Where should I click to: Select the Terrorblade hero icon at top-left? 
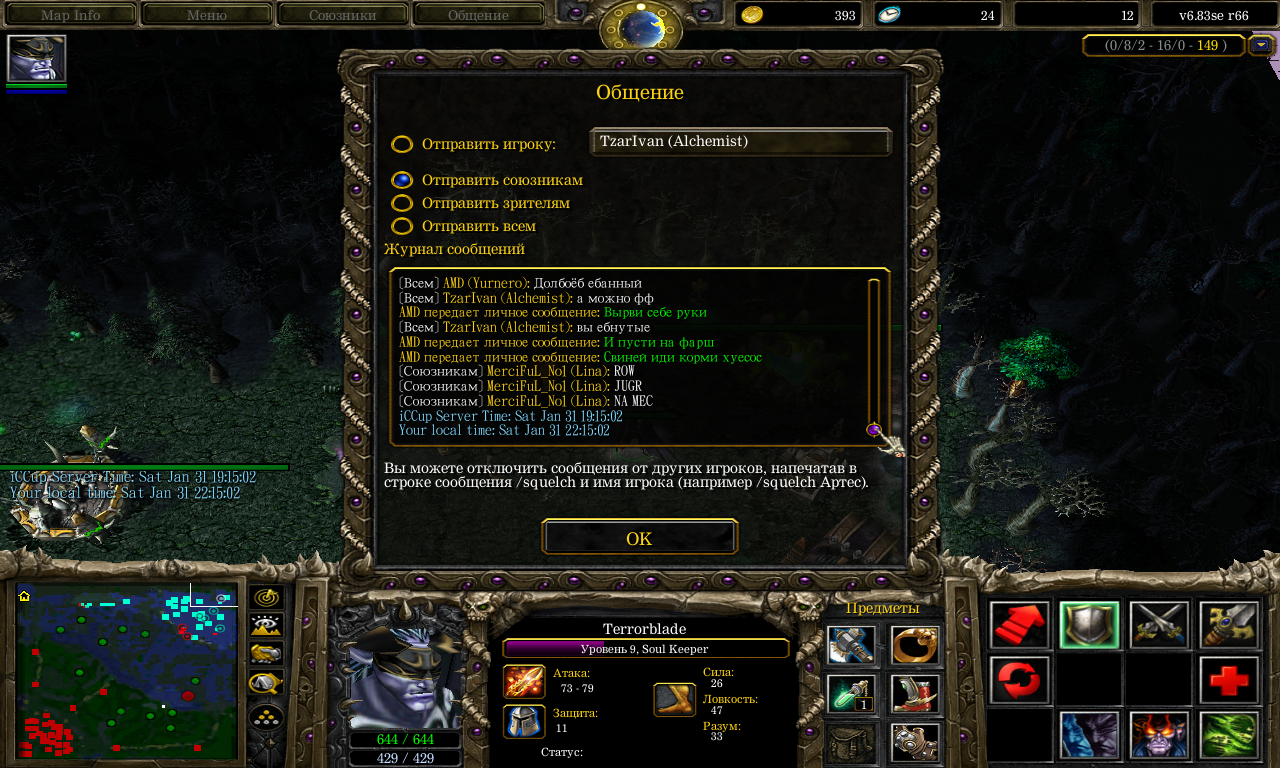37,58
